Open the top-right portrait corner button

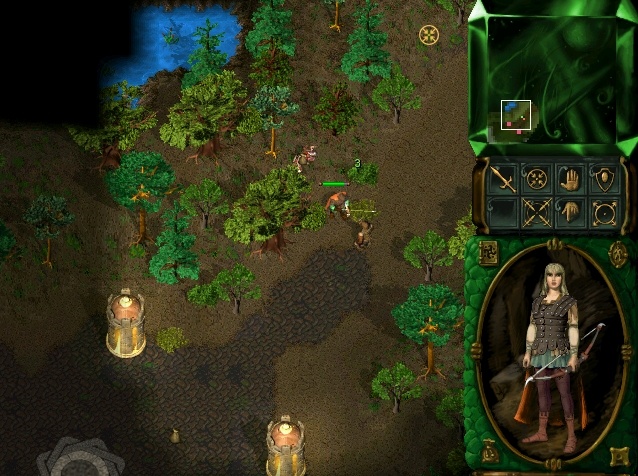coord(617,252)
